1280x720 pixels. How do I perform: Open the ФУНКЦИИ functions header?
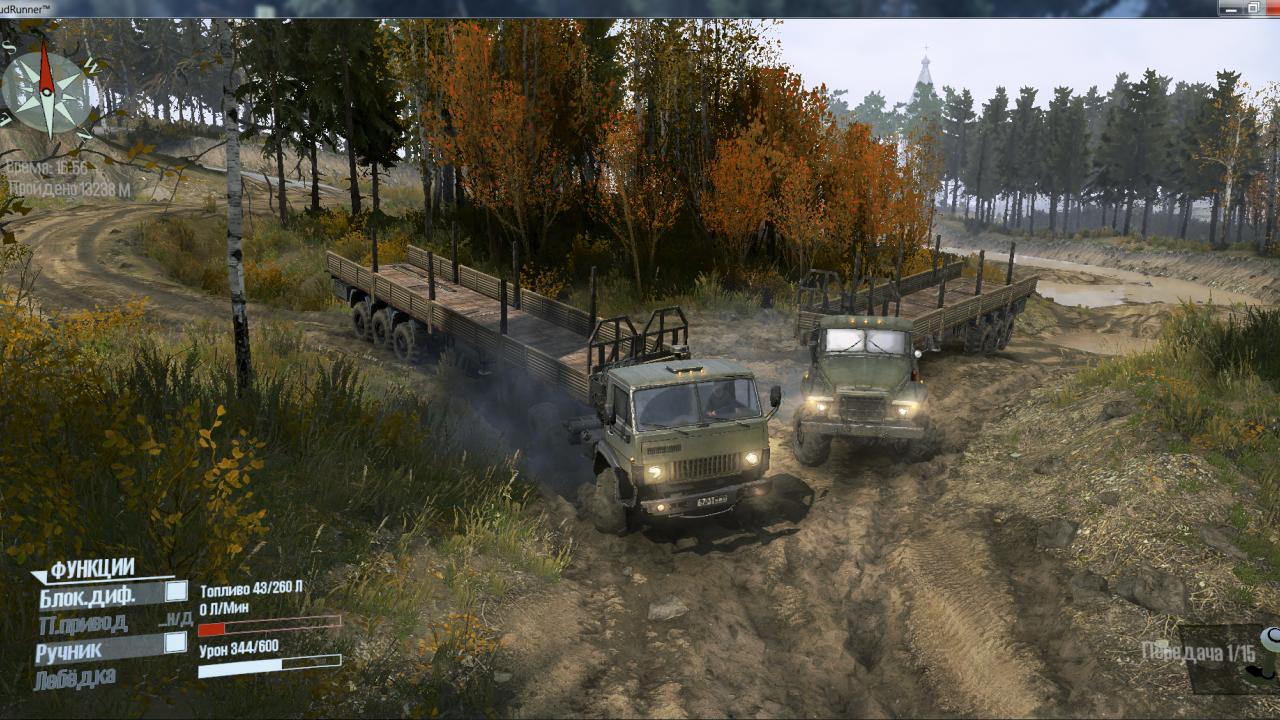click(91, 569)
